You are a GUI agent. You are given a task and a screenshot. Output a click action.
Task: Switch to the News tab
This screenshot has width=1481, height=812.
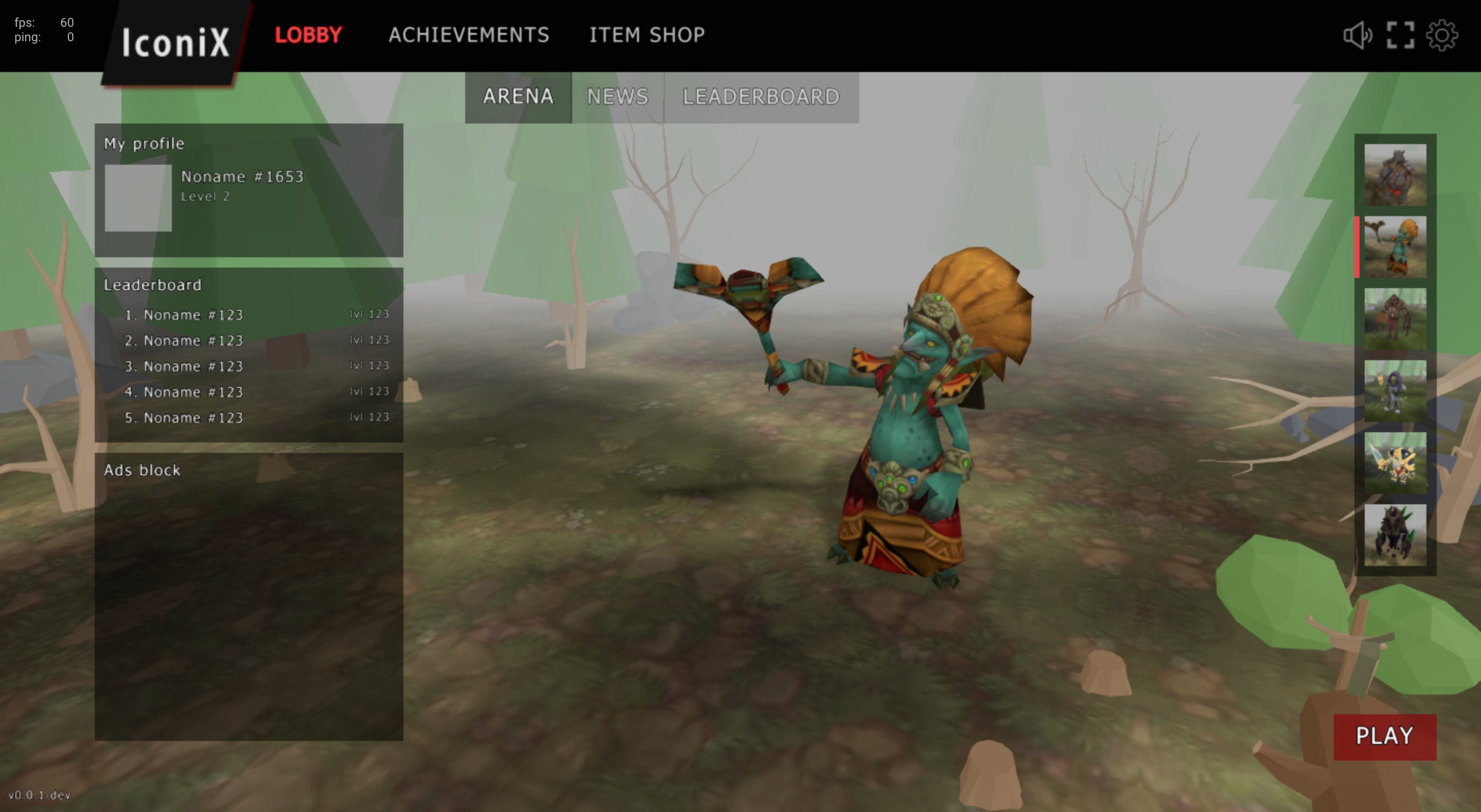pos(617,97)
